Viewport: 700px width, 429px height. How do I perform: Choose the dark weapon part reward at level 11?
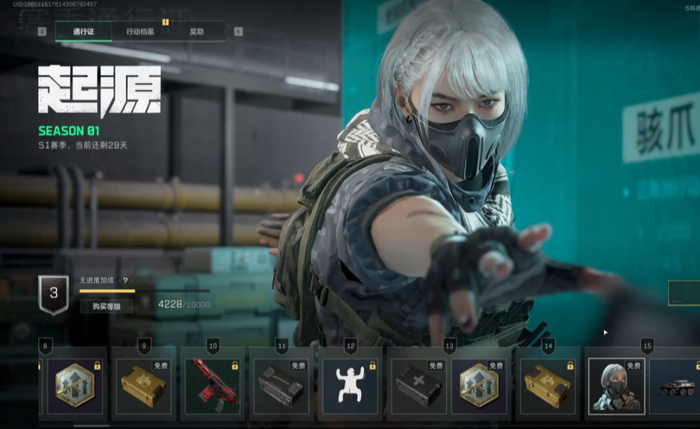coord(279,385)
